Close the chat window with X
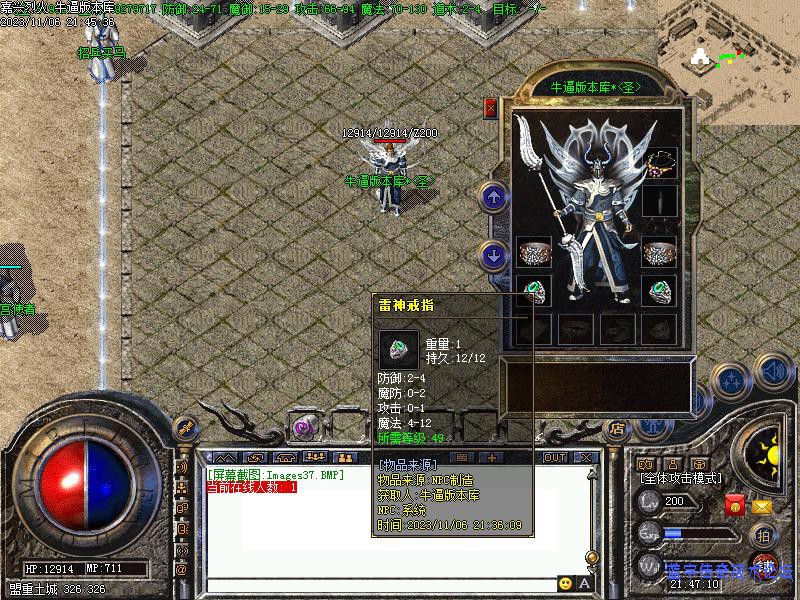Viewport: 800px width, 600px height. [585, 457]
